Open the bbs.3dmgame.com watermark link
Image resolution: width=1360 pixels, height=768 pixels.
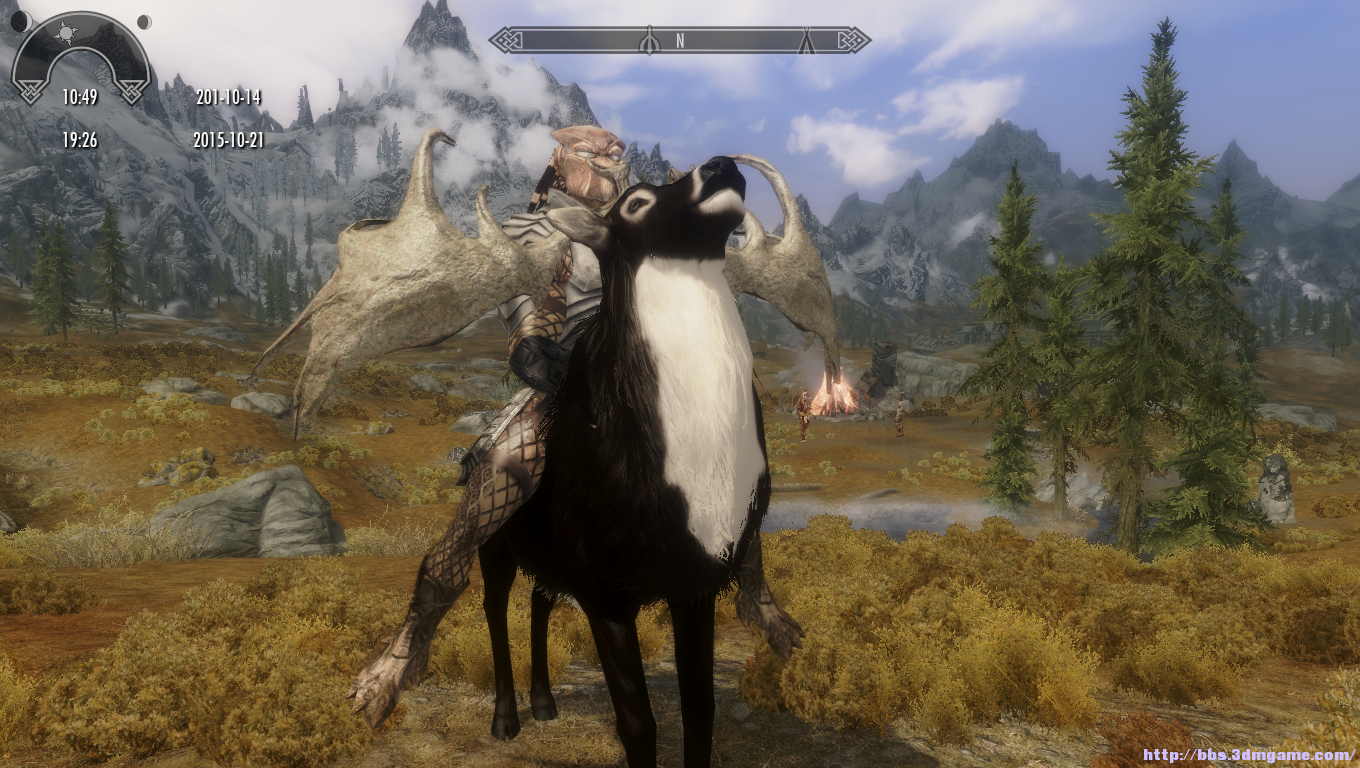point(1249,755)
